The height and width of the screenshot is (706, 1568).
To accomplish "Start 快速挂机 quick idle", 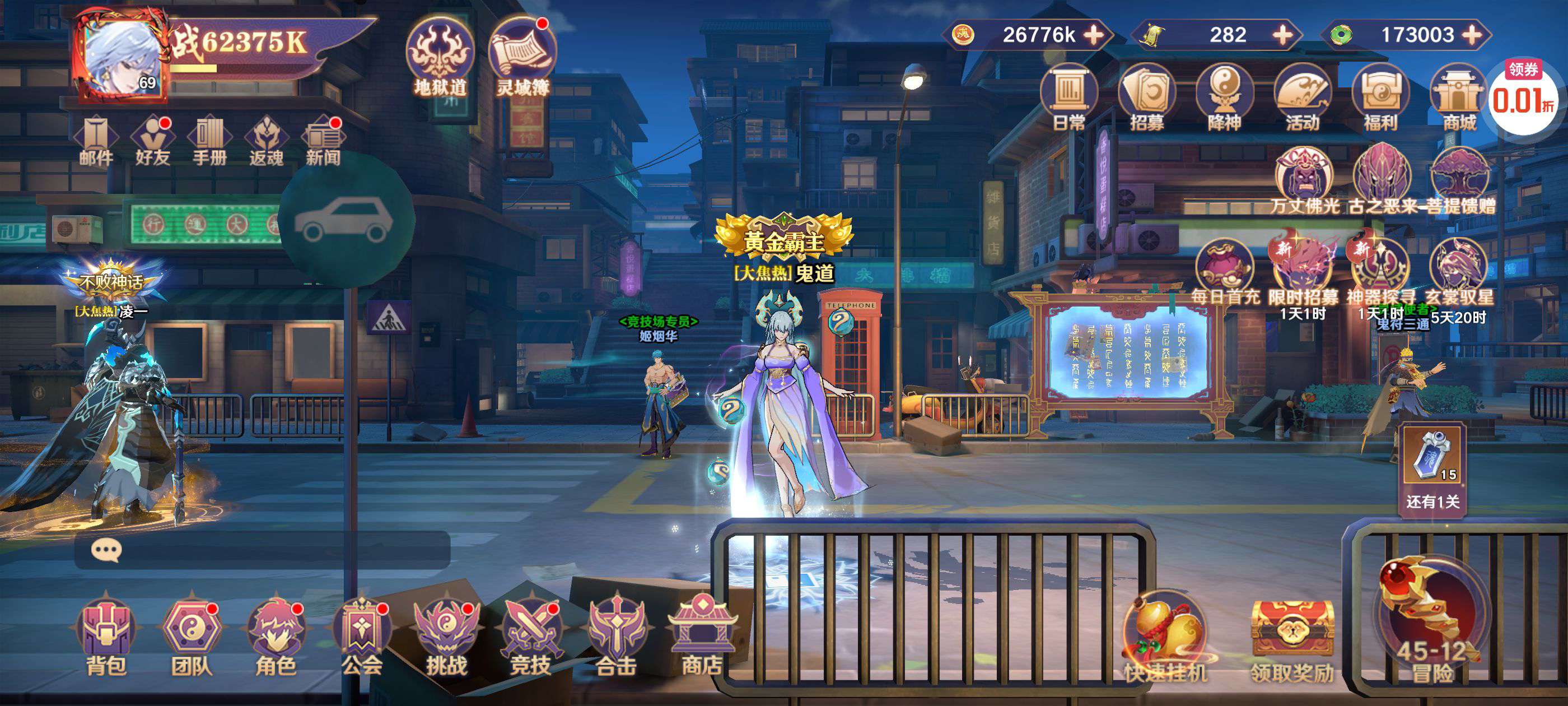I will point(1165,640).
